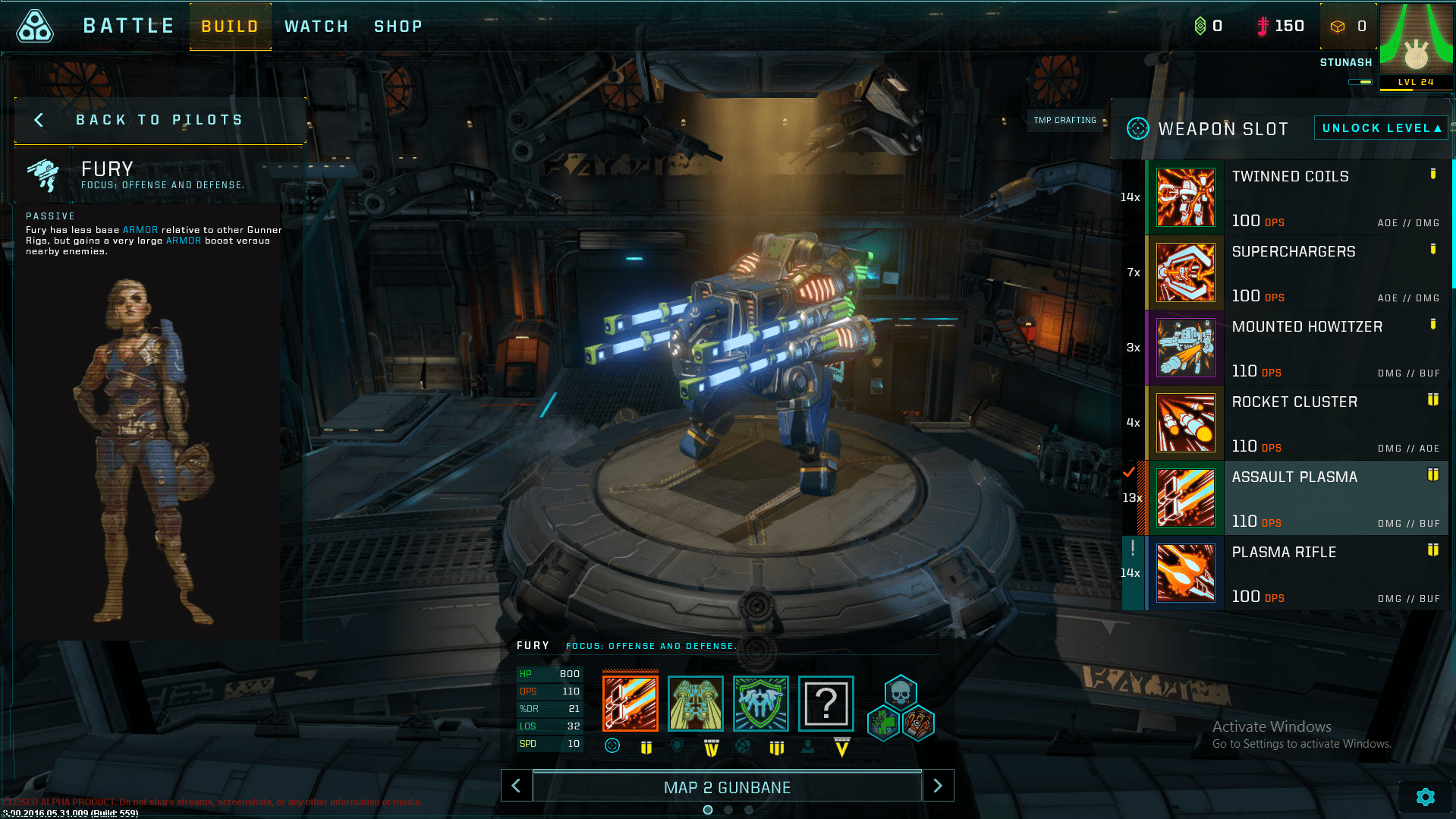This screenshot has height=819, width=1456.
Task: Open the SHOP menu
Action: pos(398,26)
